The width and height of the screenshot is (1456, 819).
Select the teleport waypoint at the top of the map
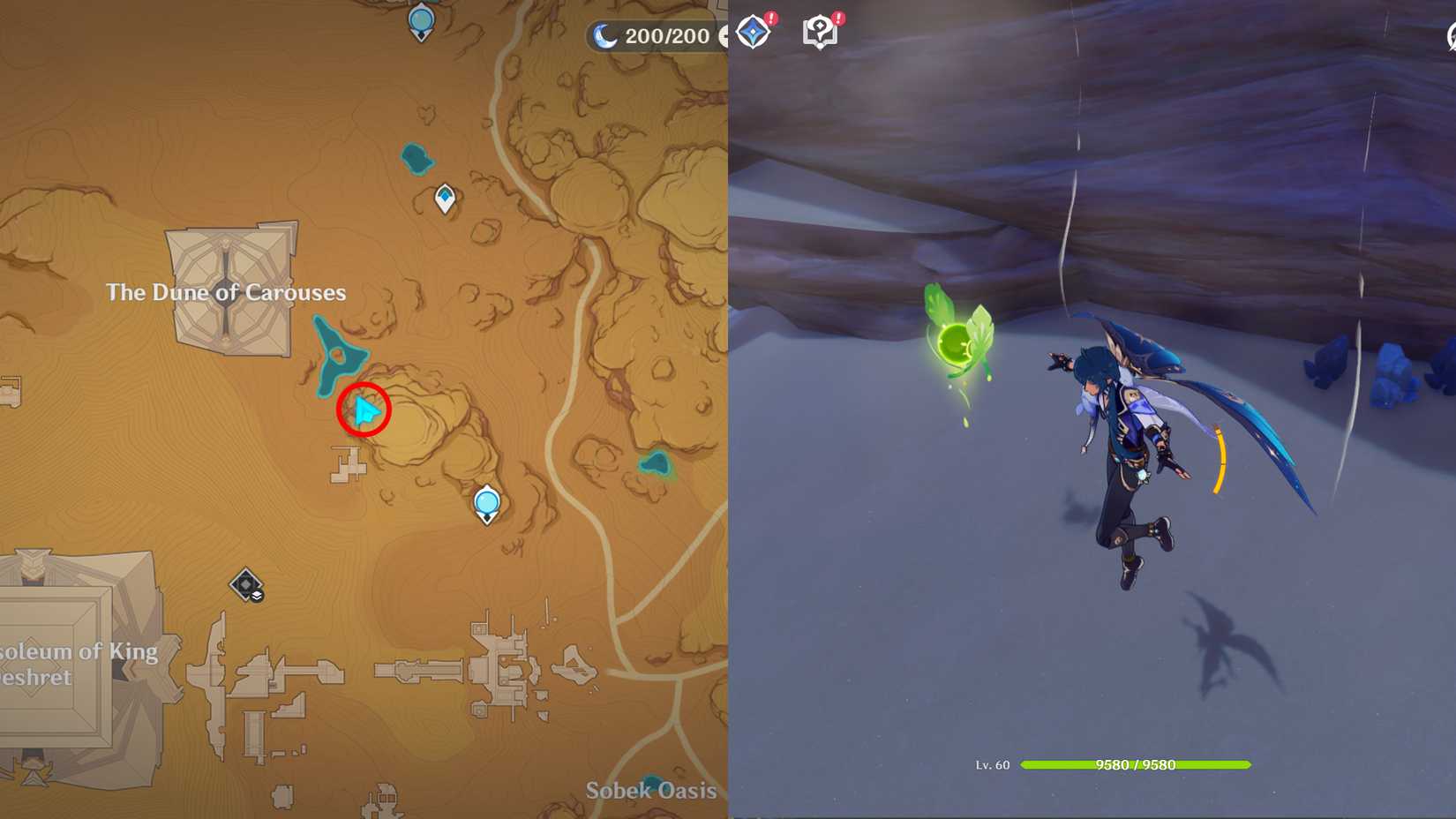click(421, 18)
